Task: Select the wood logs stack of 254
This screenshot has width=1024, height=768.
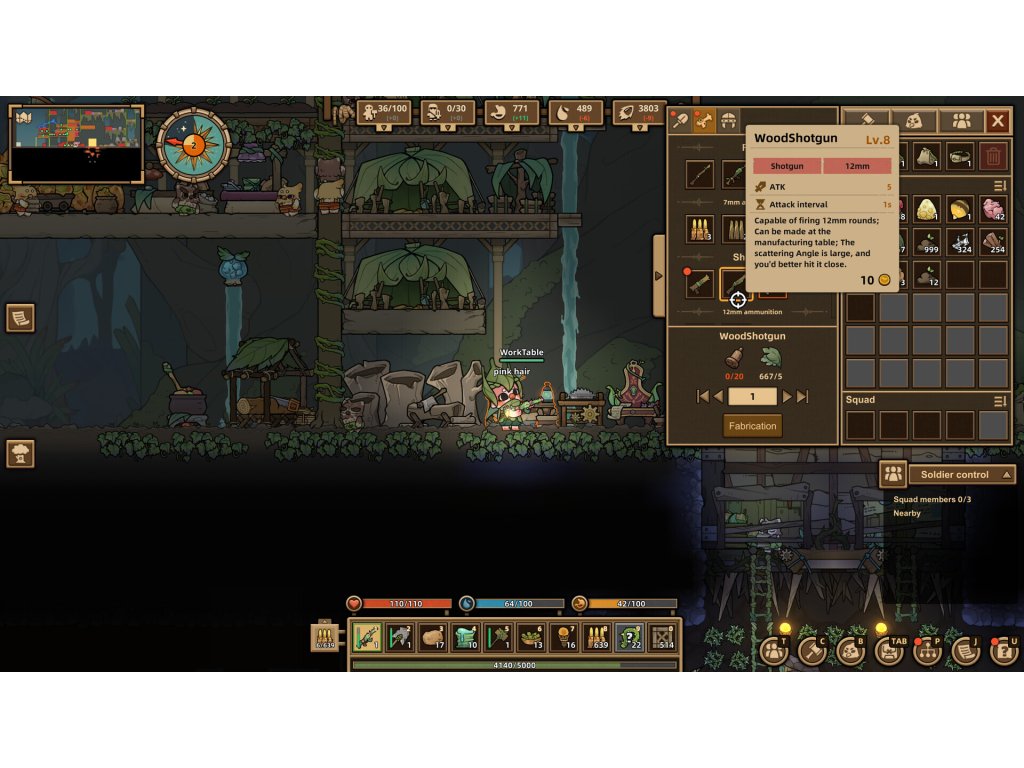Action: click(992, 243)
